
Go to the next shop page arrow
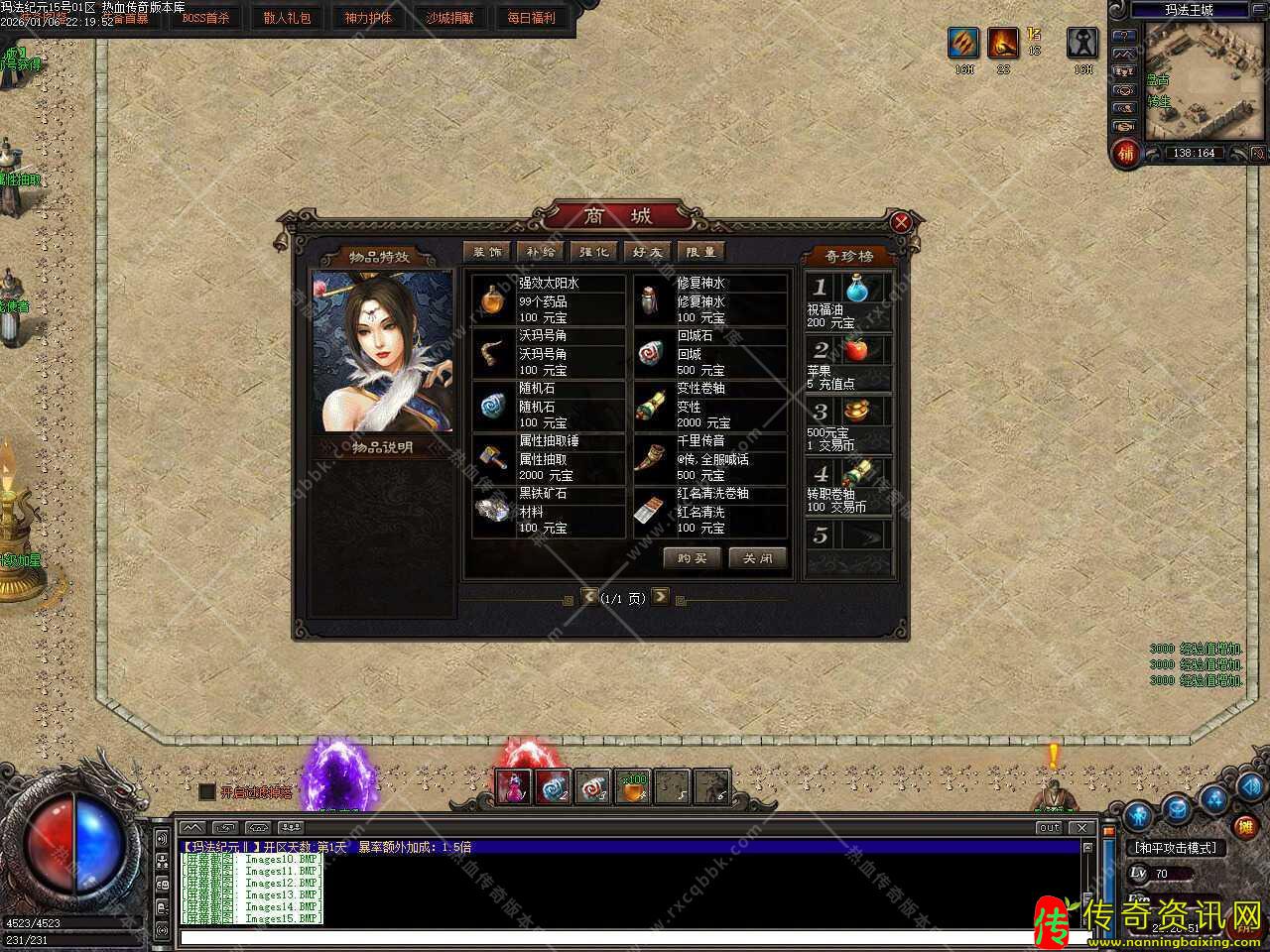pos(660,597)
